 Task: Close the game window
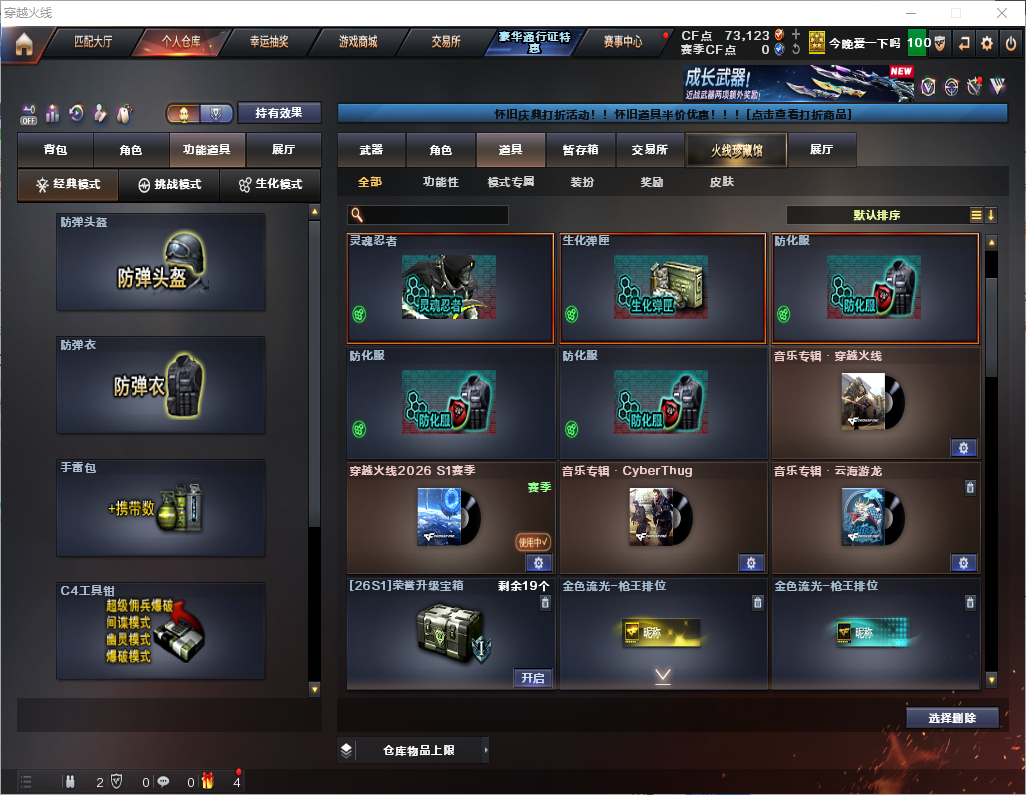tap(1002, 12)
